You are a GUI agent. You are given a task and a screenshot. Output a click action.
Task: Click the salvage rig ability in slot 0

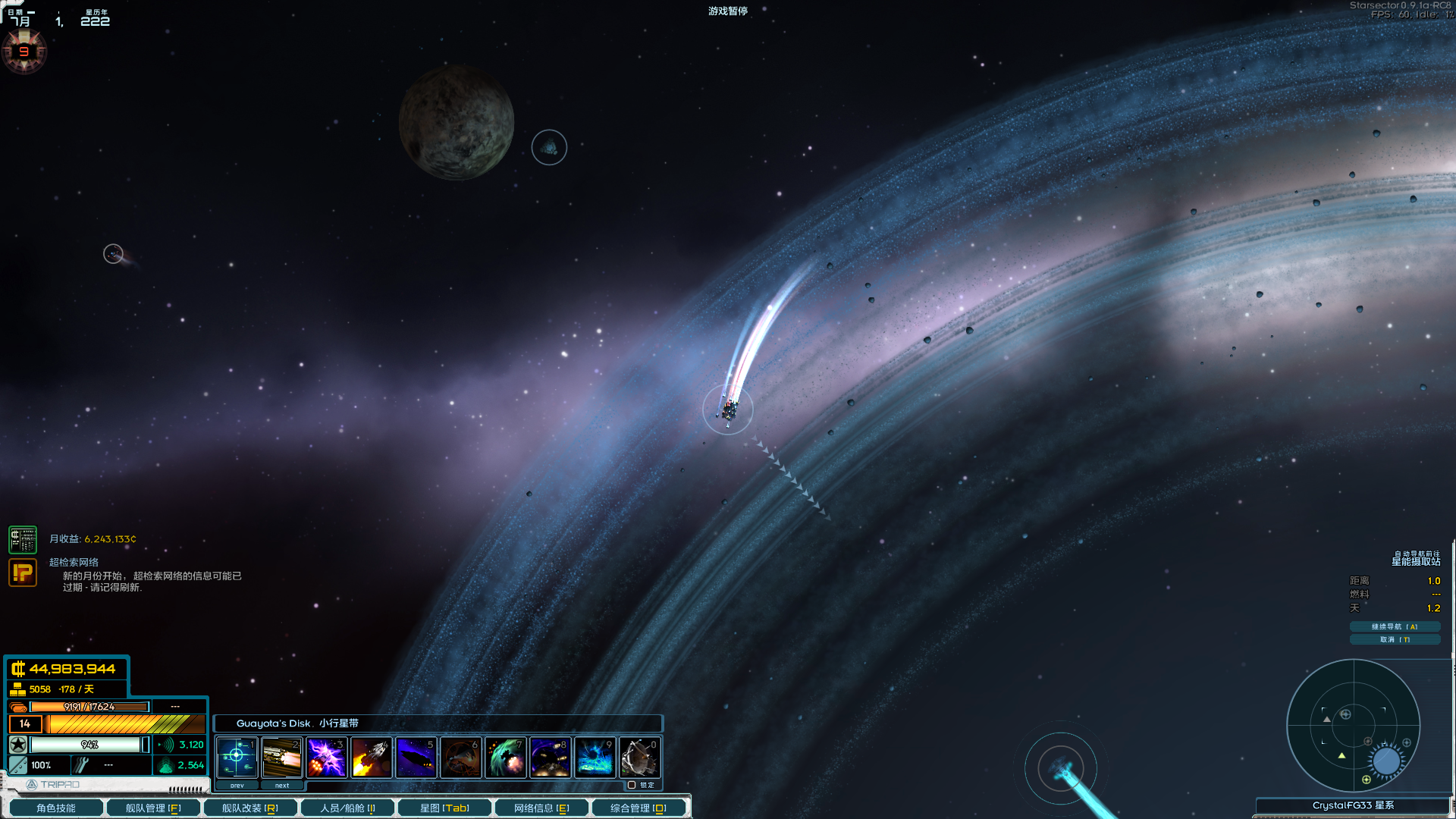click(639, 757)
